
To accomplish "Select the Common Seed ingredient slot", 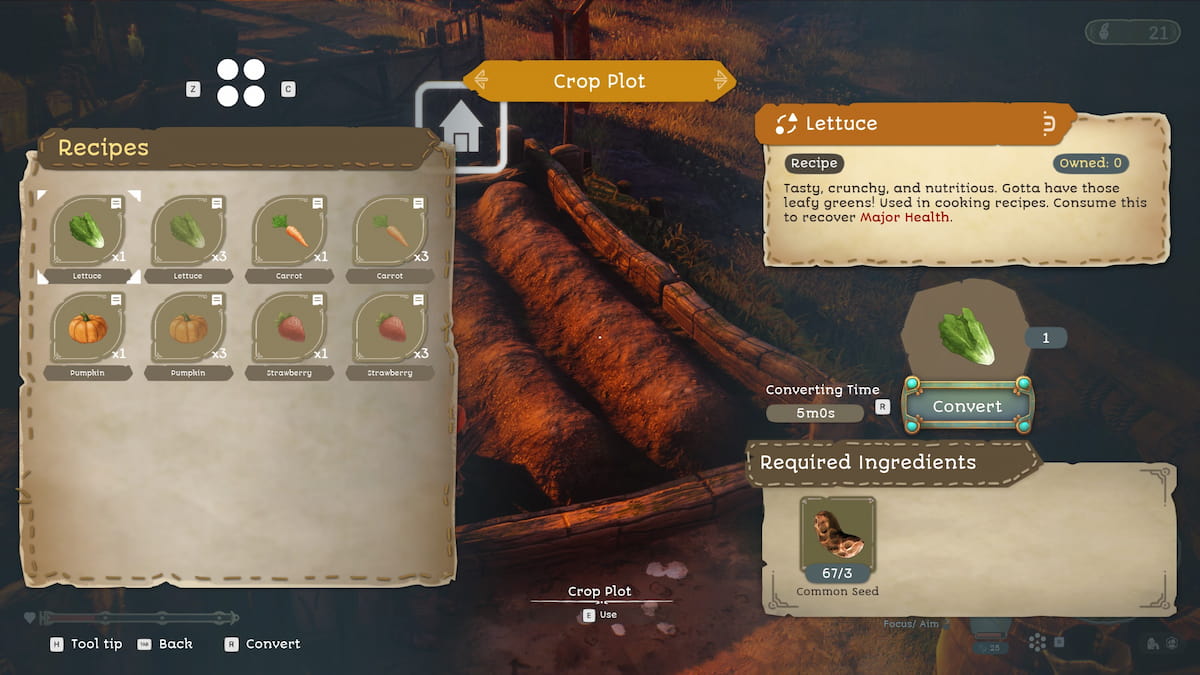I will point(838,540).
